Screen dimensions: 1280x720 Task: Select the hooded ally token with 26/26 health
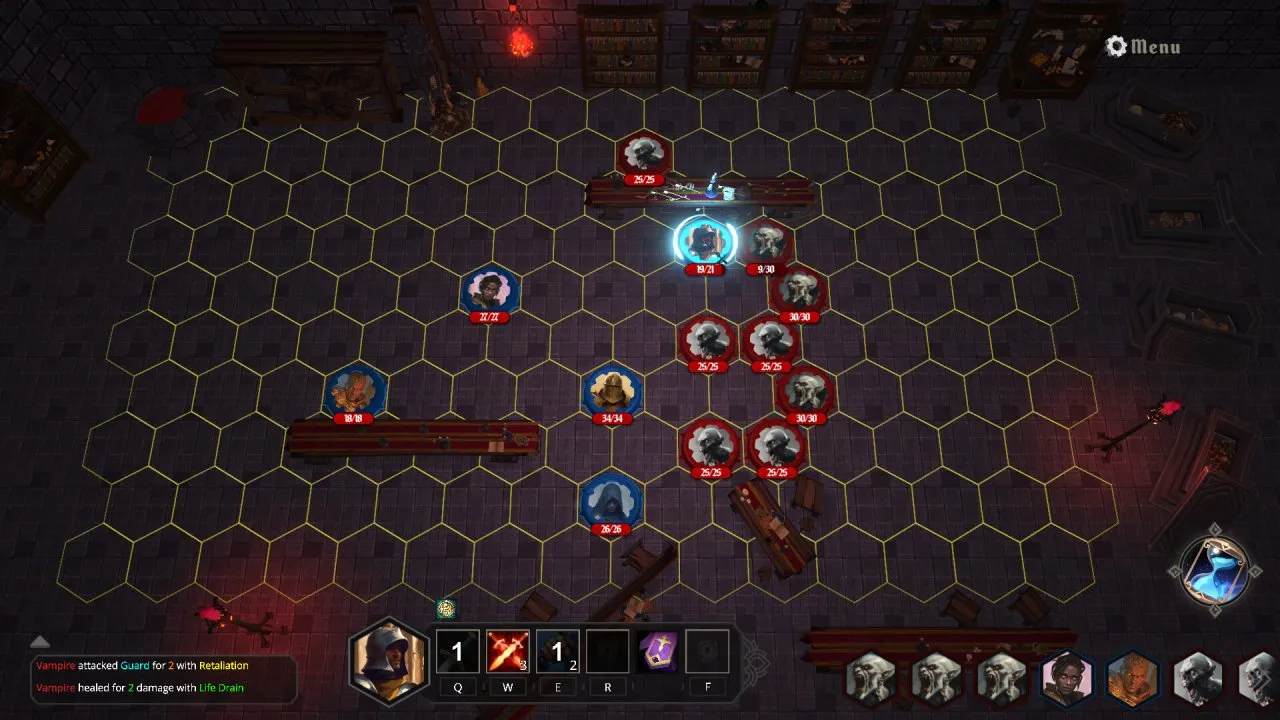(x=610, y=500)
